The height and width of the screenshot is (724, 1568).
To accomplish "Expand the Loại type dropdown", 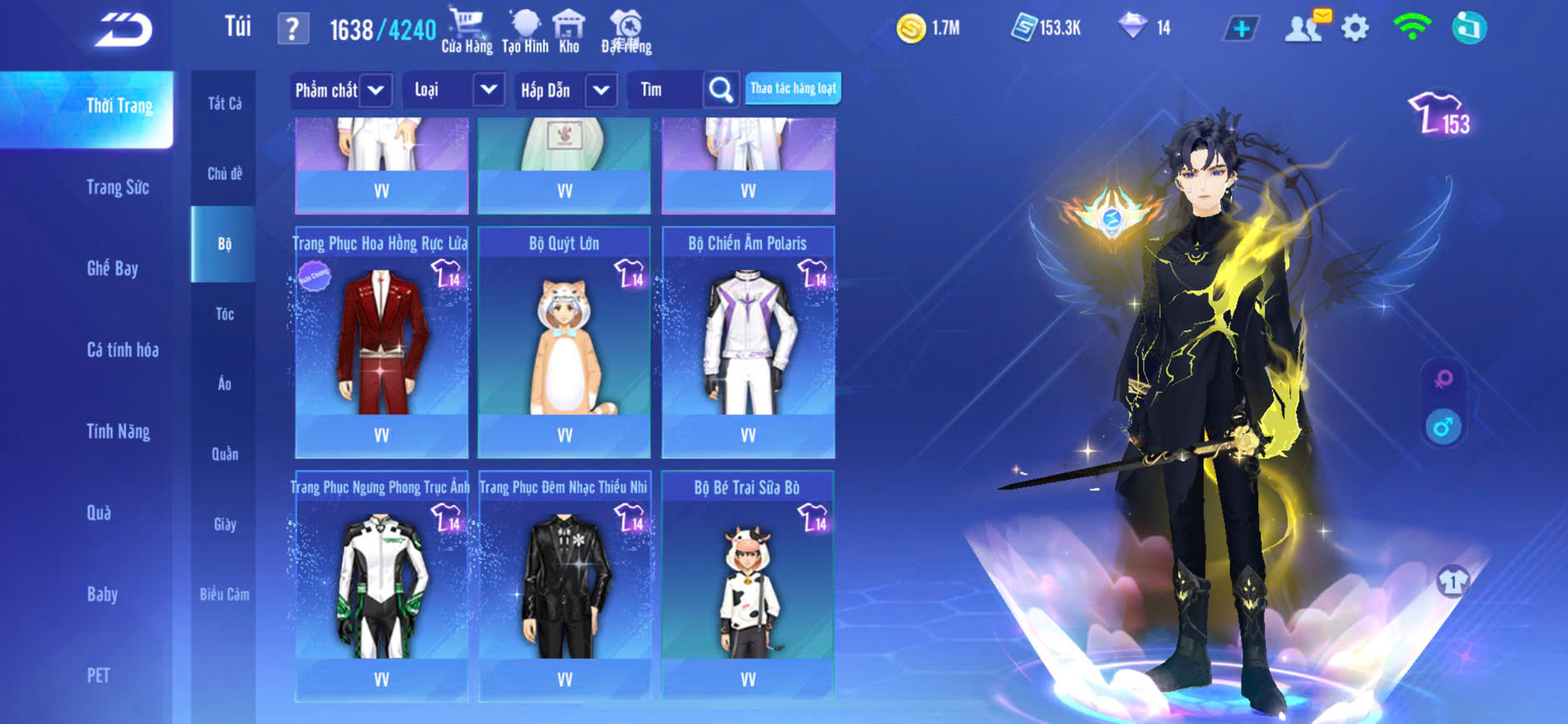I will 489,90.
